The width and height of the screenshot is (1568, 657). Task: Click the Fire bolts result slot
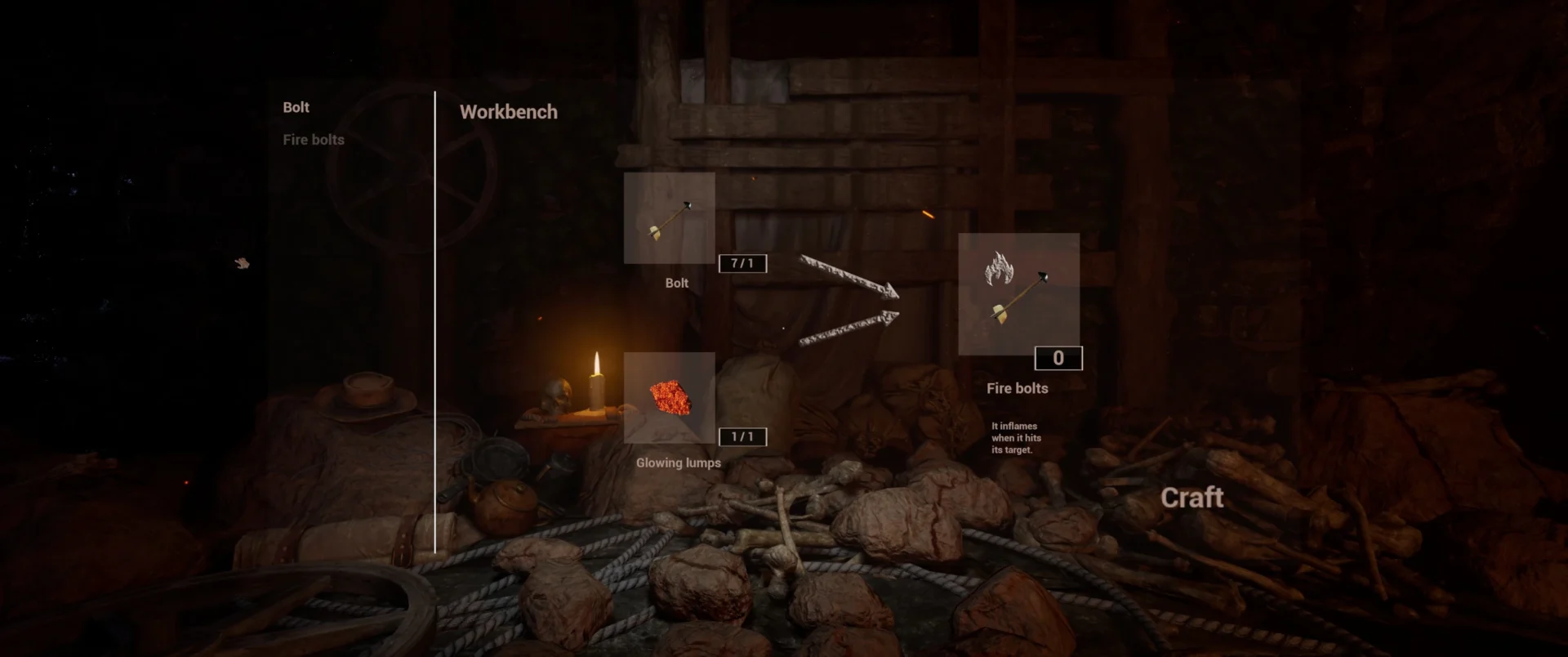pyautogui.click(x=1018, y=293)
